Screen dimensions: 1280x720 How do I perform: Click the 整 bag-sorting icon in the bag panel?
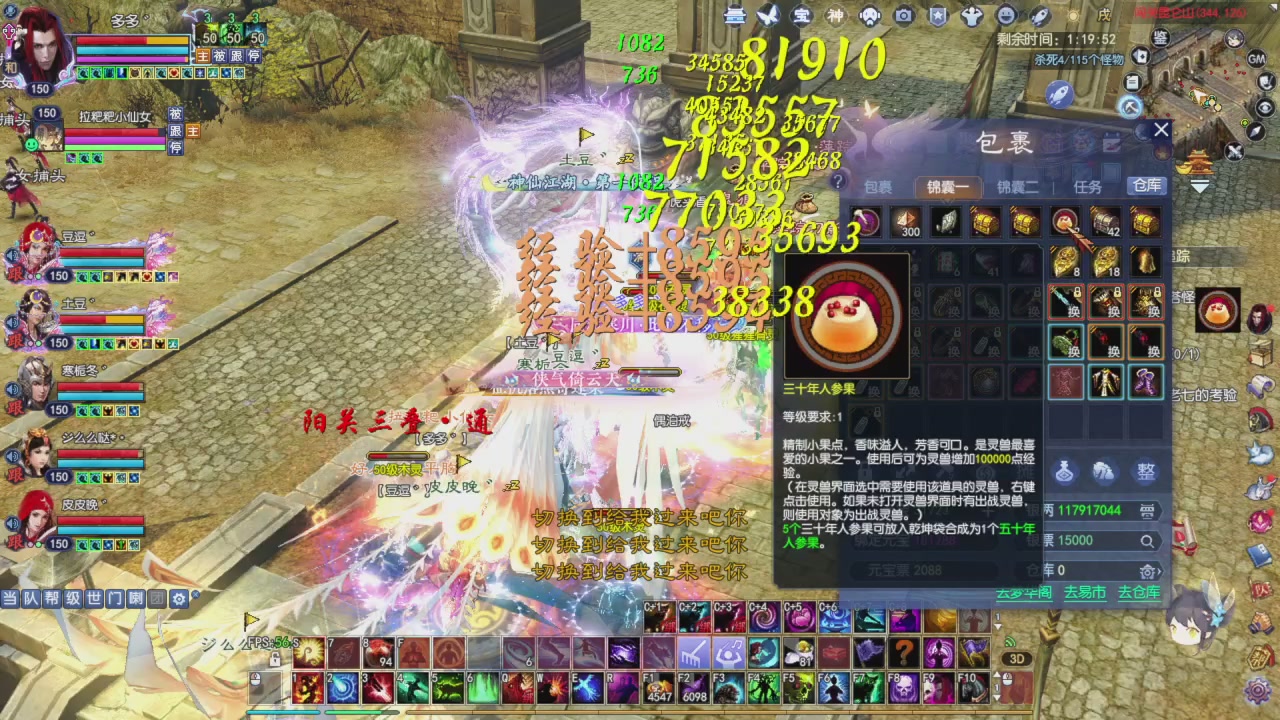[1147, 471]
